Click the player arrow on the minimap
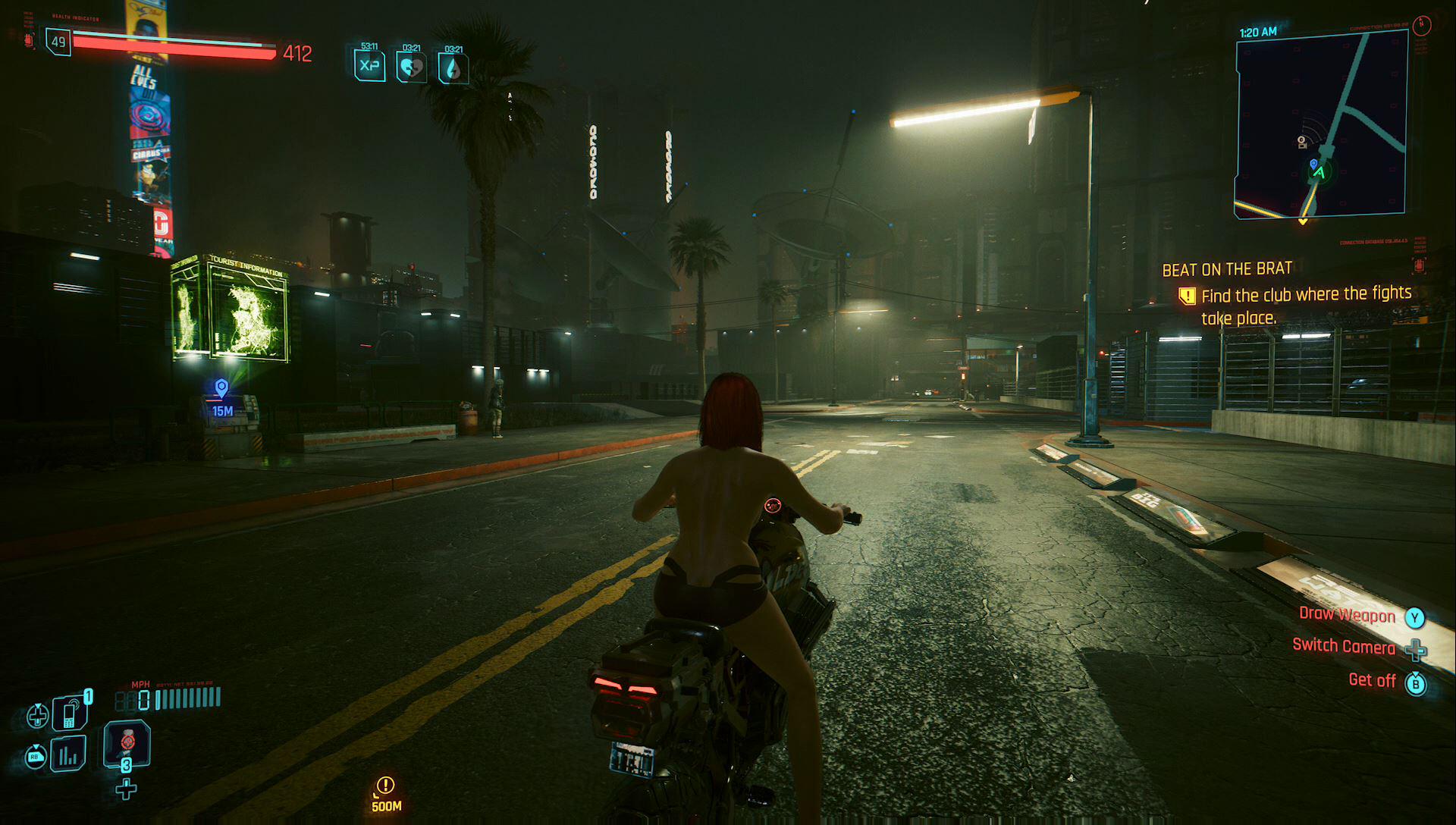This screenshot has height=825, width=1456. [x=1319, y=173]
